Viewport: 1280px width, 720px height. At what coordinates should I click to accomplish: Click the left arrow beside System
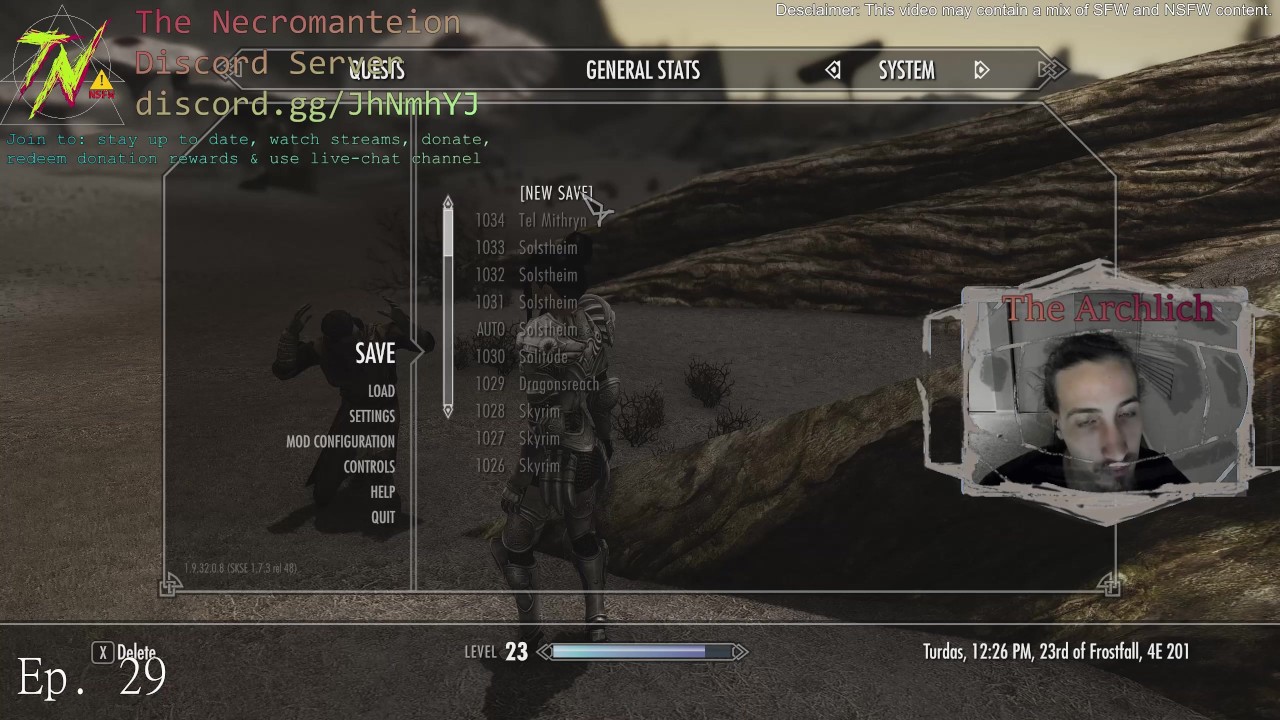click(833, 70)
